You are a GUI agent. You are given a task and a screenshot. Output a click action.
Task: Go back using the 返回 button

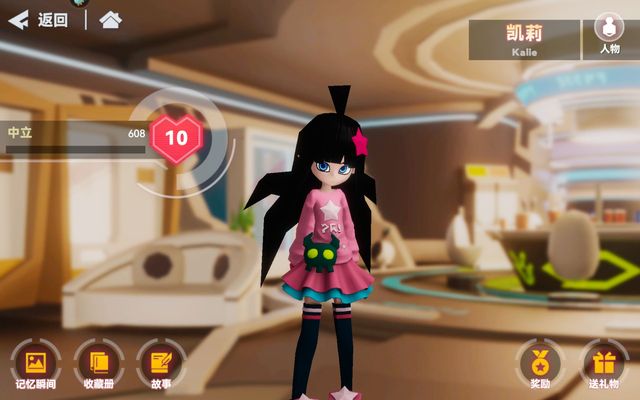[x=38, y=20]
